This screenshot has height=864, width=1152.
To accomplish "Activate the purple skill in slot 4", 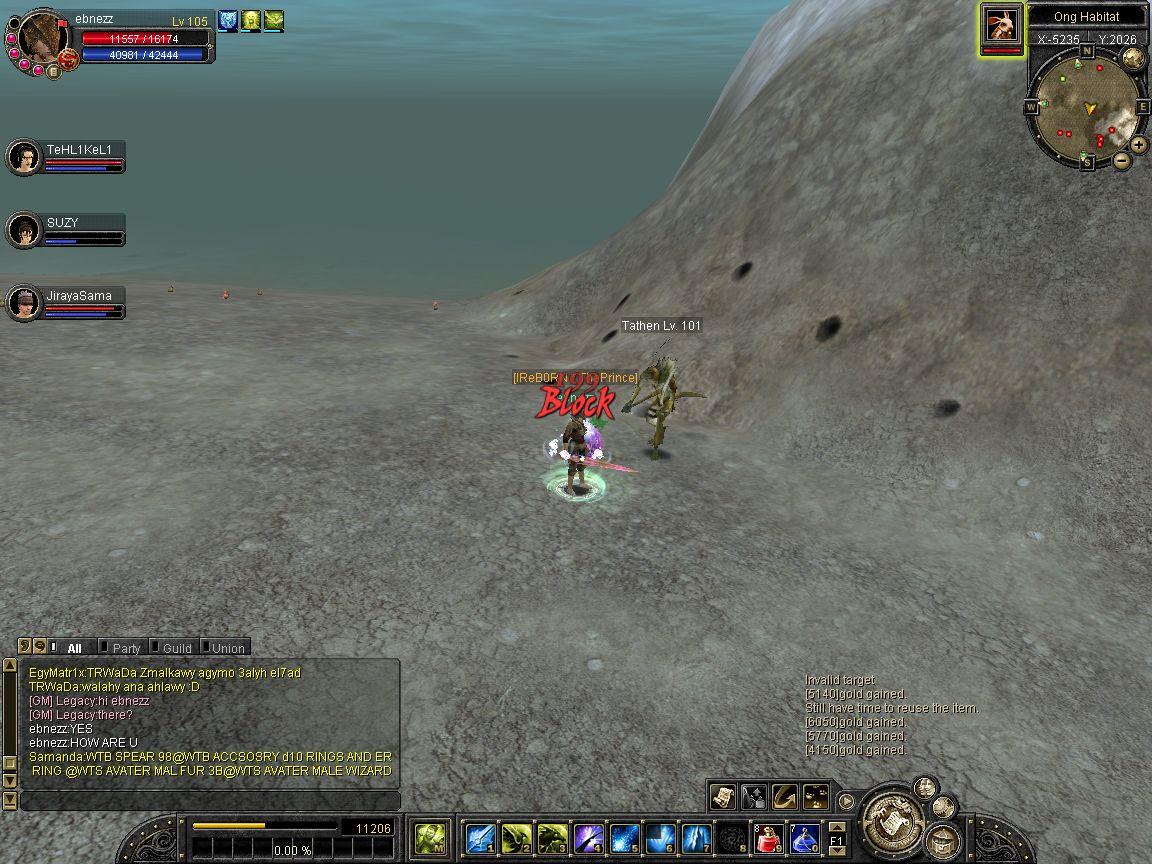I will (588, 837).
